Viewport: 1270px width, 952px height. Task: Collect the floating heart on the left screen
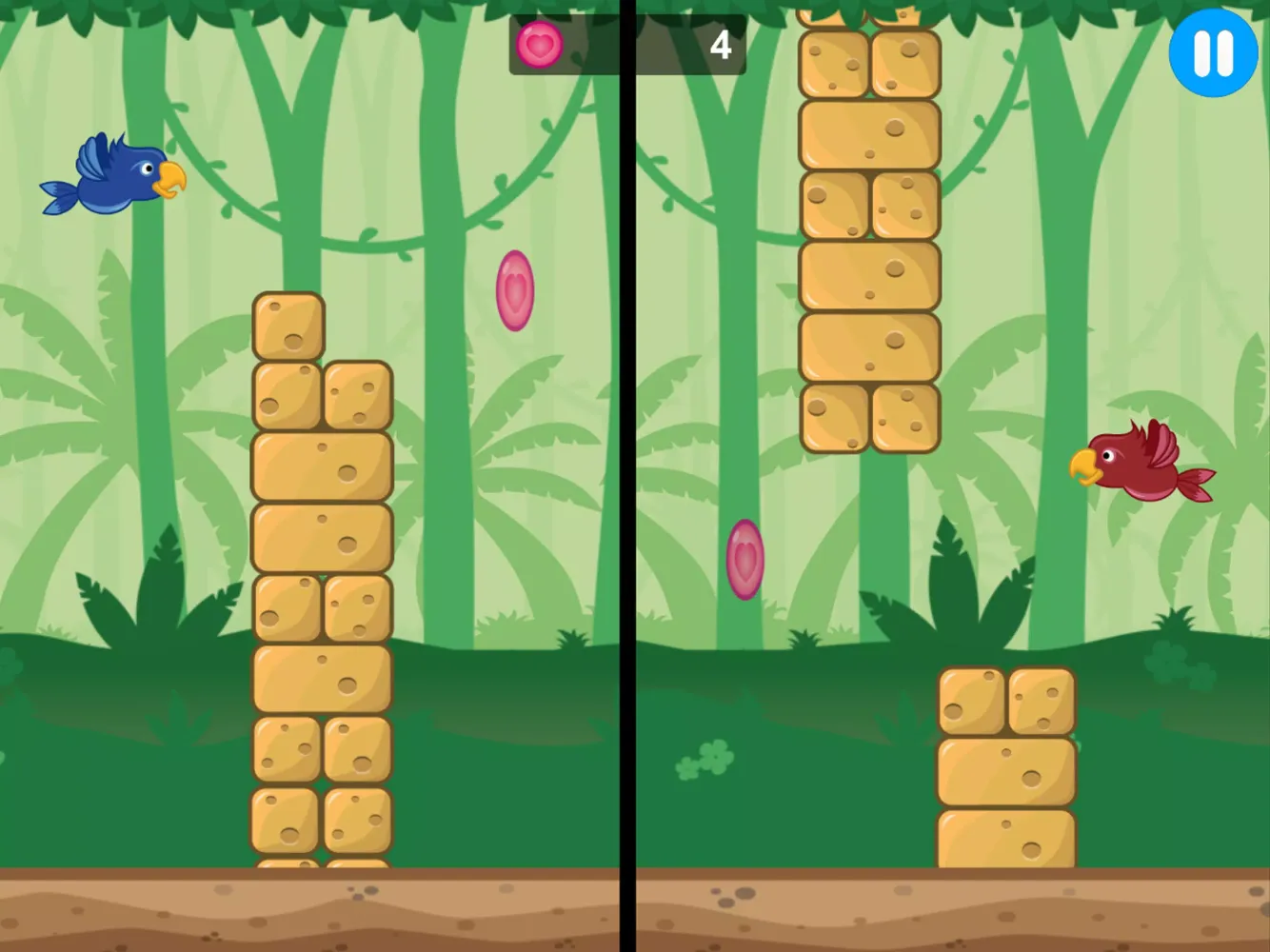pyautogui.click(x=514, y=290)
